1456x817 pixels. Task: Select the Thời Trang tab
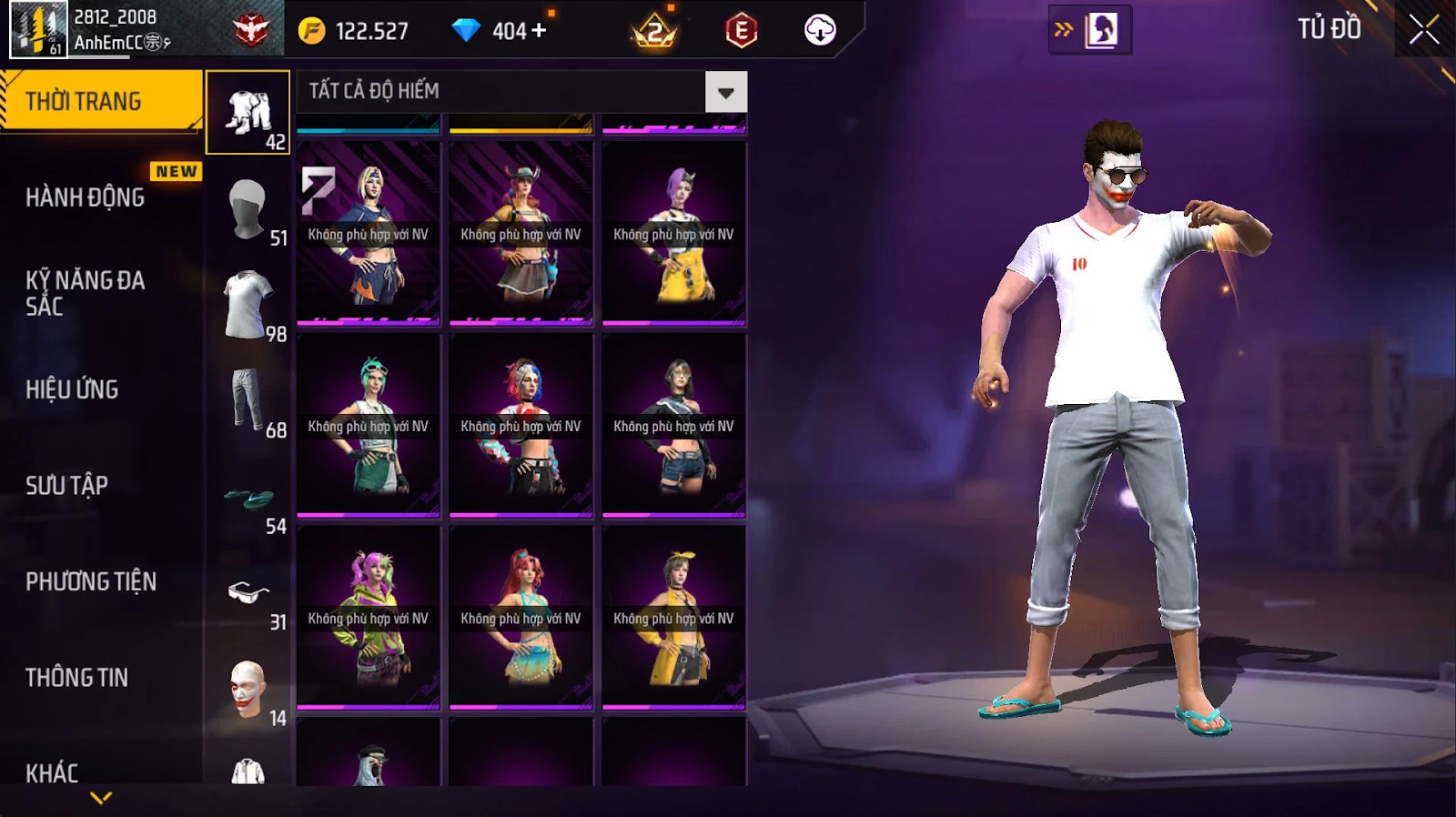pos(100,101)
